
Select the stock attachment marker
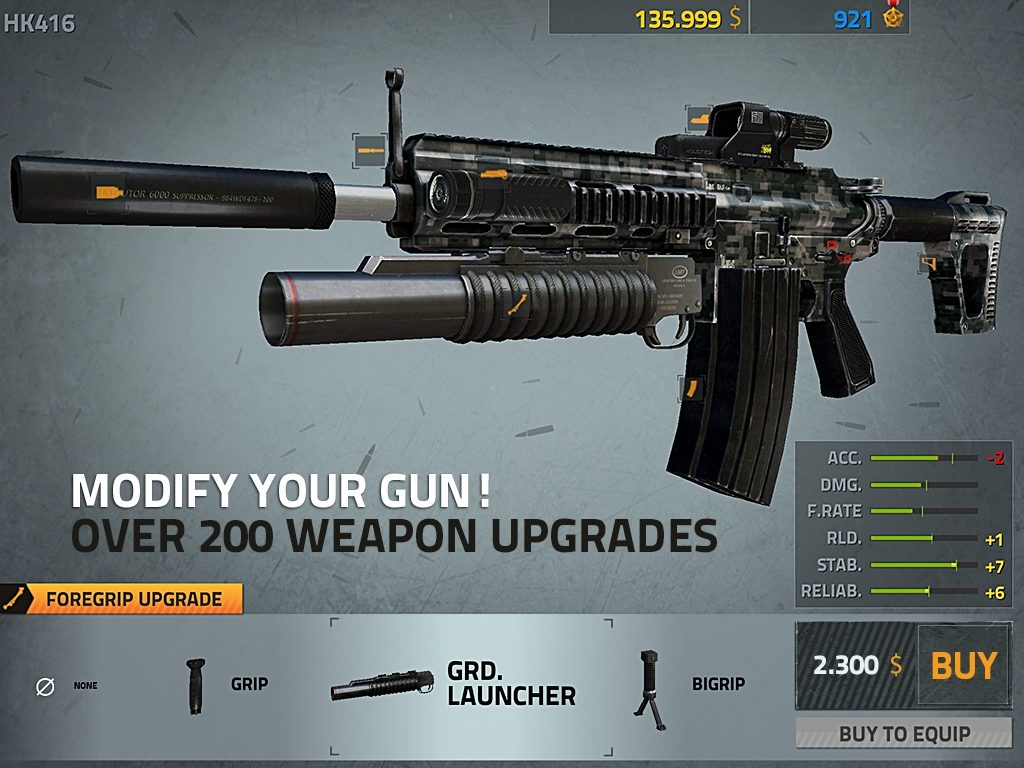(929, 264)
